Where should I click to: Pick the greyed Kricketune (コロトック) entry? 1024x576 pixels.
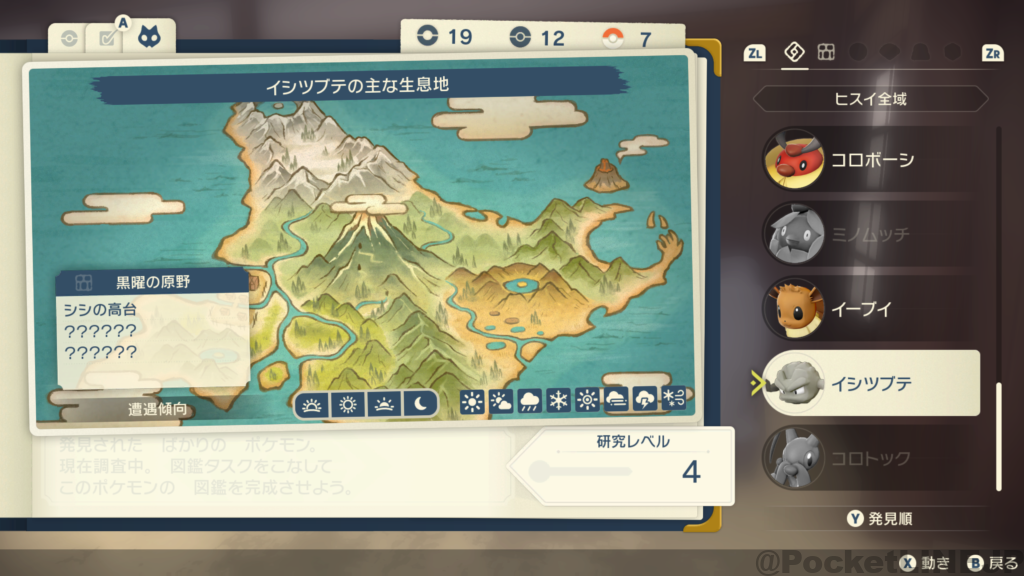(868, 458)
